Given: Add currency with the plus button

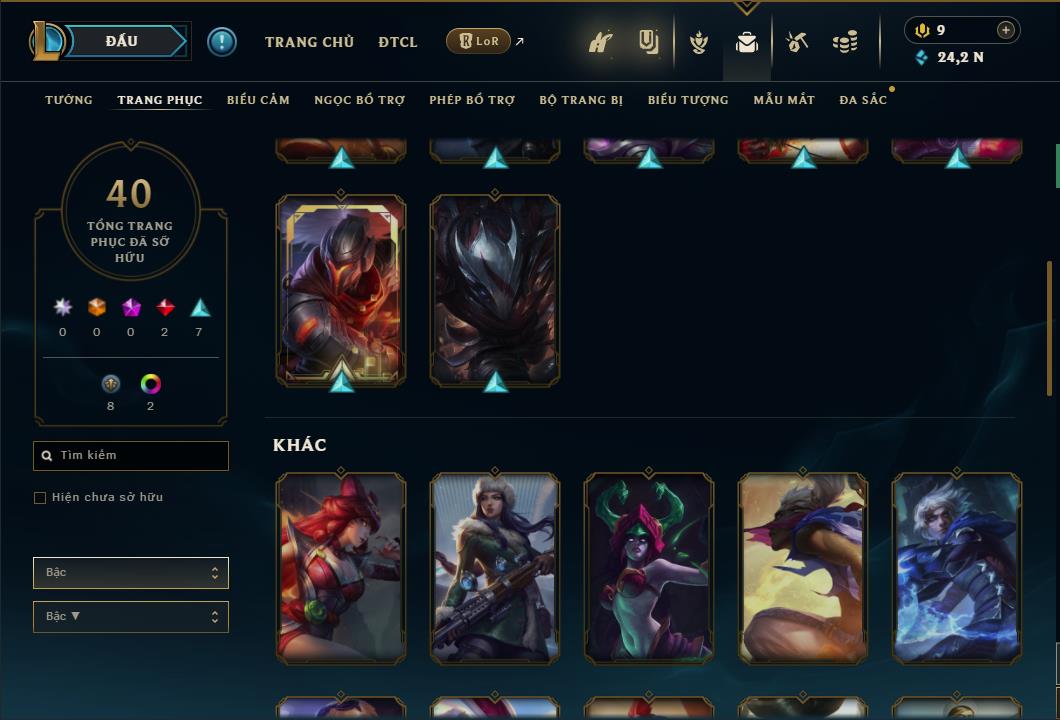Looking at the screenshot, I should 1006,30.
